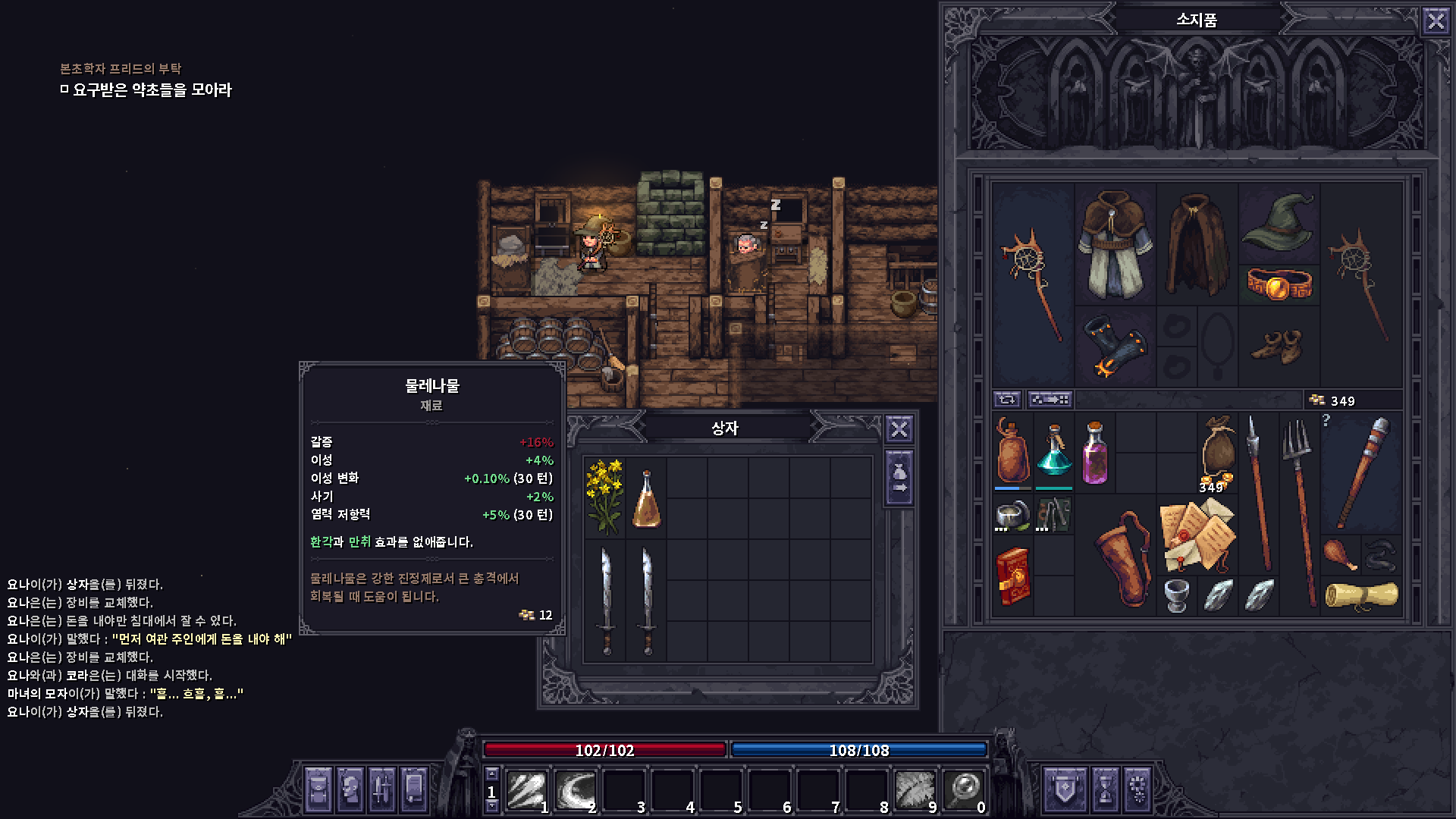The width and height of the screenshot is (1456, 819).
Task: Select the equipped green witch hat
Action: click(x=1279, y=221)
